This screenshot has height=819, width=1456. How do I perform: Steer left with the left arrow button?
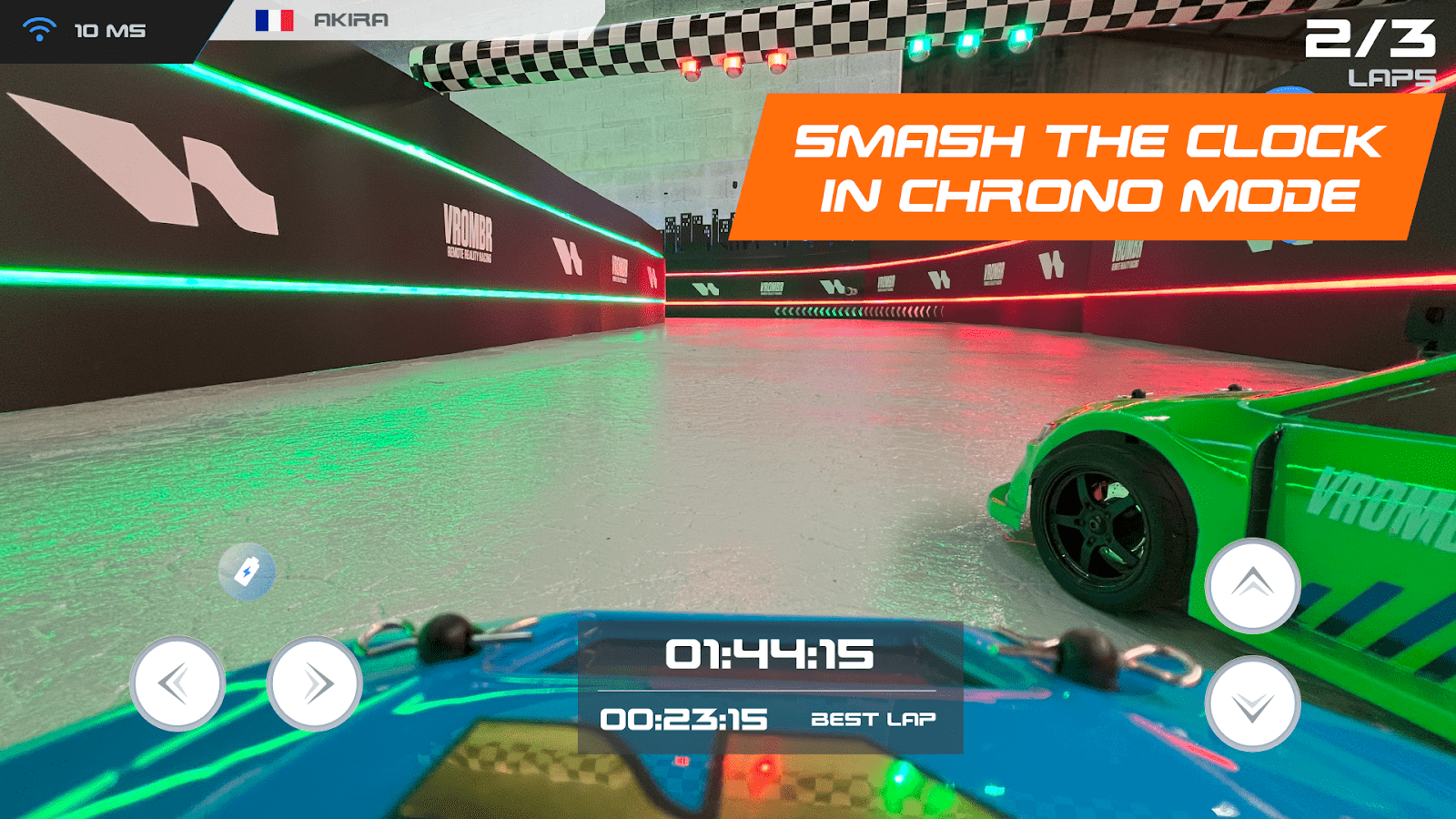(x=177, y=682)
